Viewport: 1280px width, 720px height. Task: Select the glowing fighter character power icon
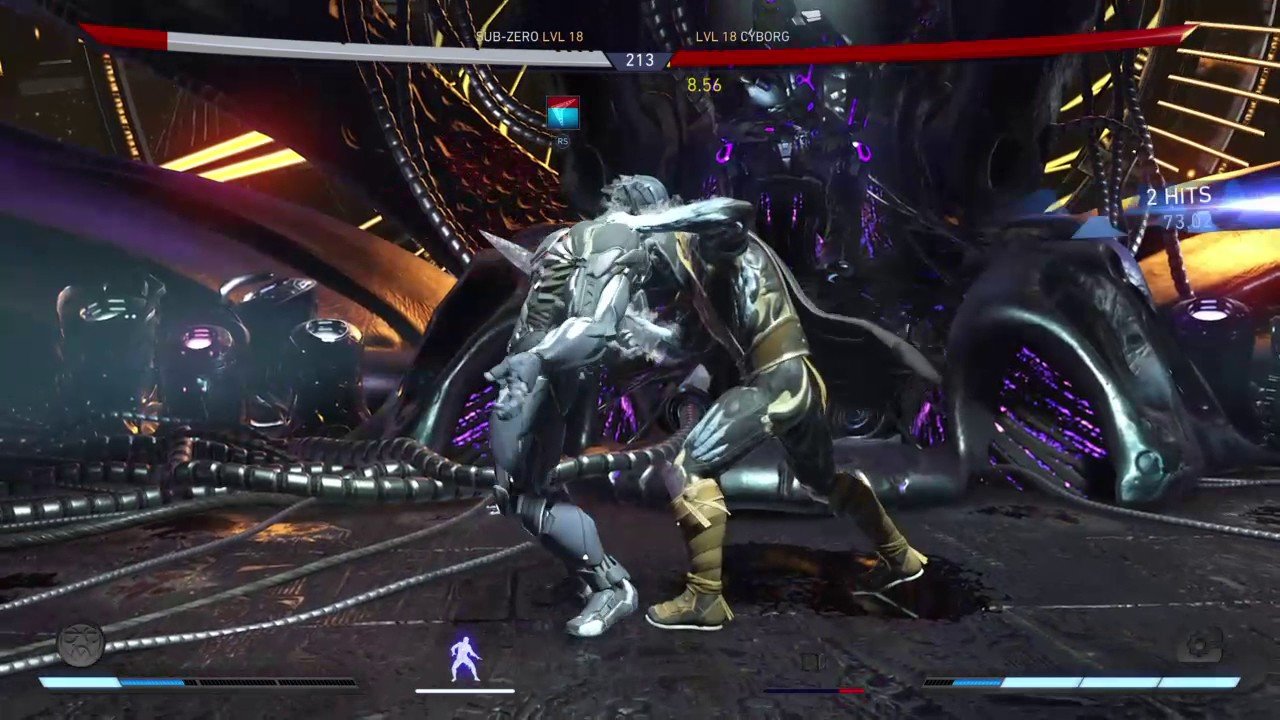coord(465,658)
